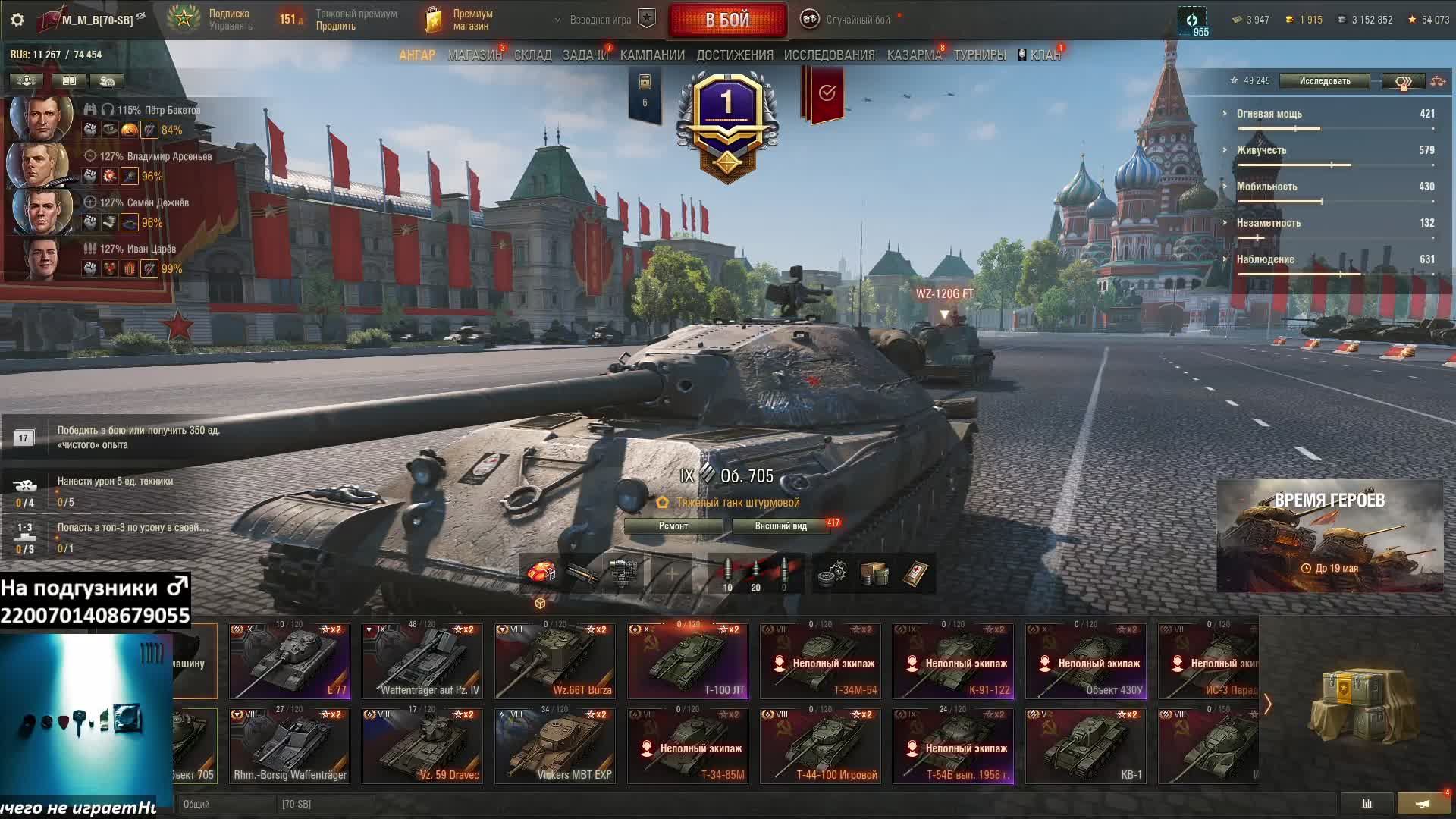The image size is (1456, 819).
Task: Open the ТУРНИРЫ tab
Action: tap(980, 55)
